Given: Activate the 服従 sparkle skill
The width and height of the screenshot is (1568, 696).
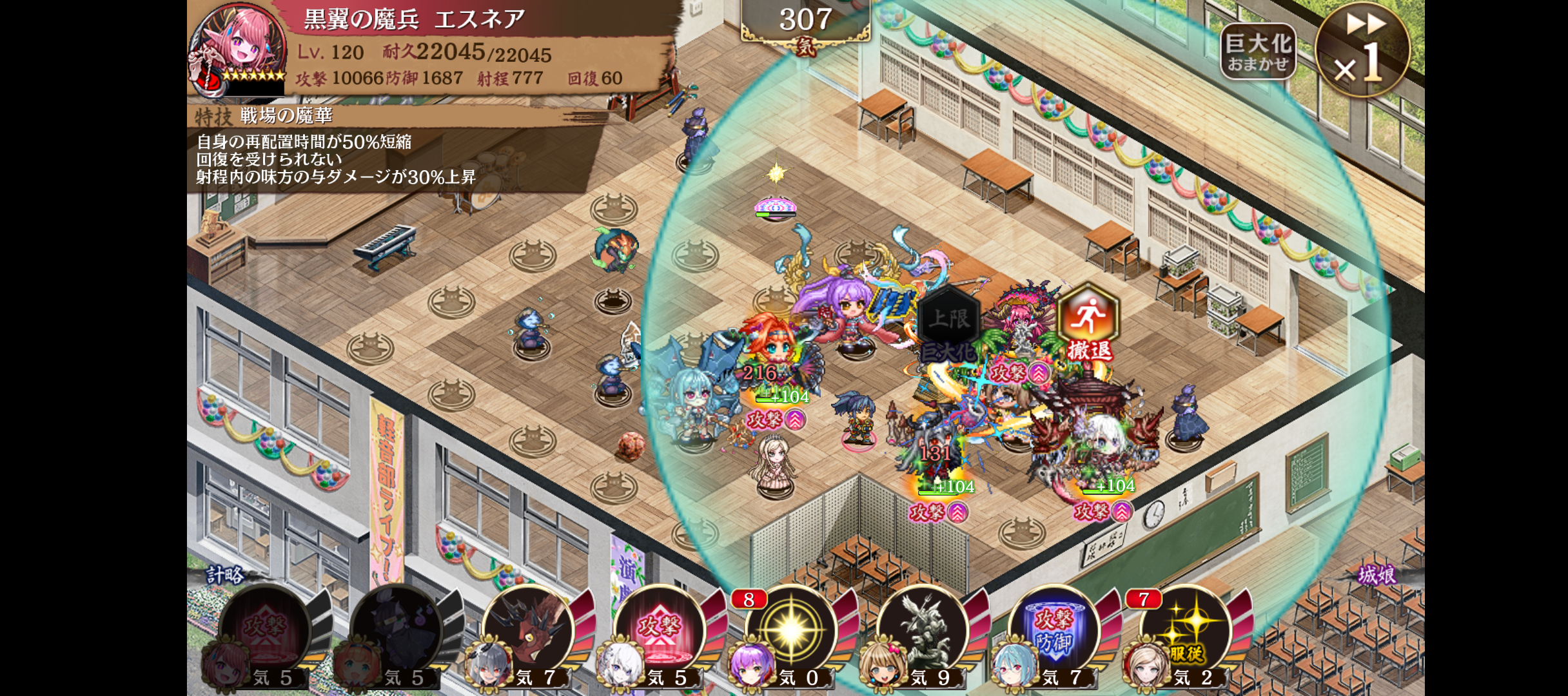Looking at the screenshot, I should (1185, 632).
